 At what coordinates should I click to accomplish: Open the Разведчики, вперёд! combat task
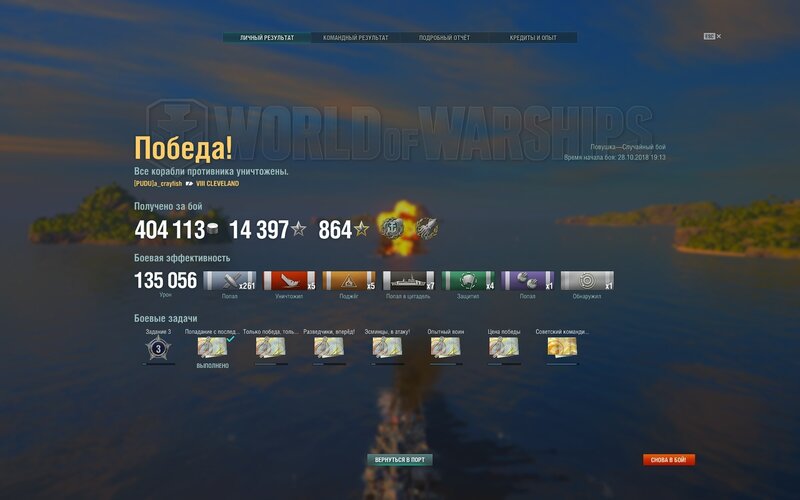(x=328, y=348)
